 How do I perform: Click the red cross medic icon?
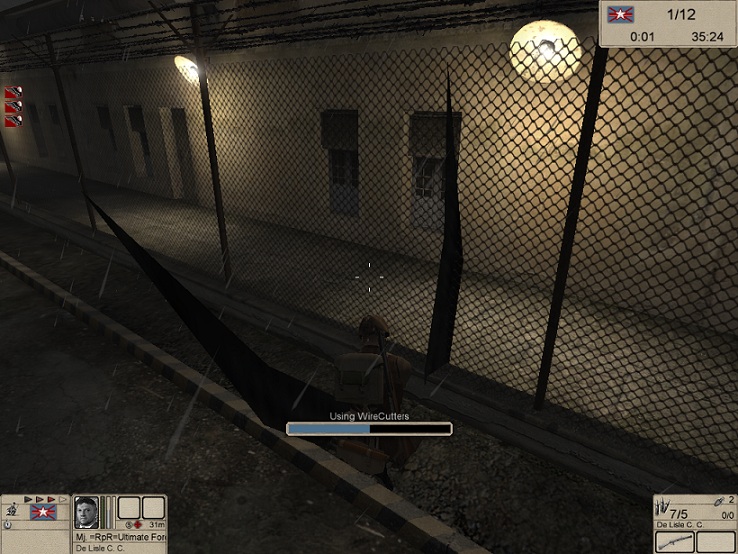(x=137, y=524)
